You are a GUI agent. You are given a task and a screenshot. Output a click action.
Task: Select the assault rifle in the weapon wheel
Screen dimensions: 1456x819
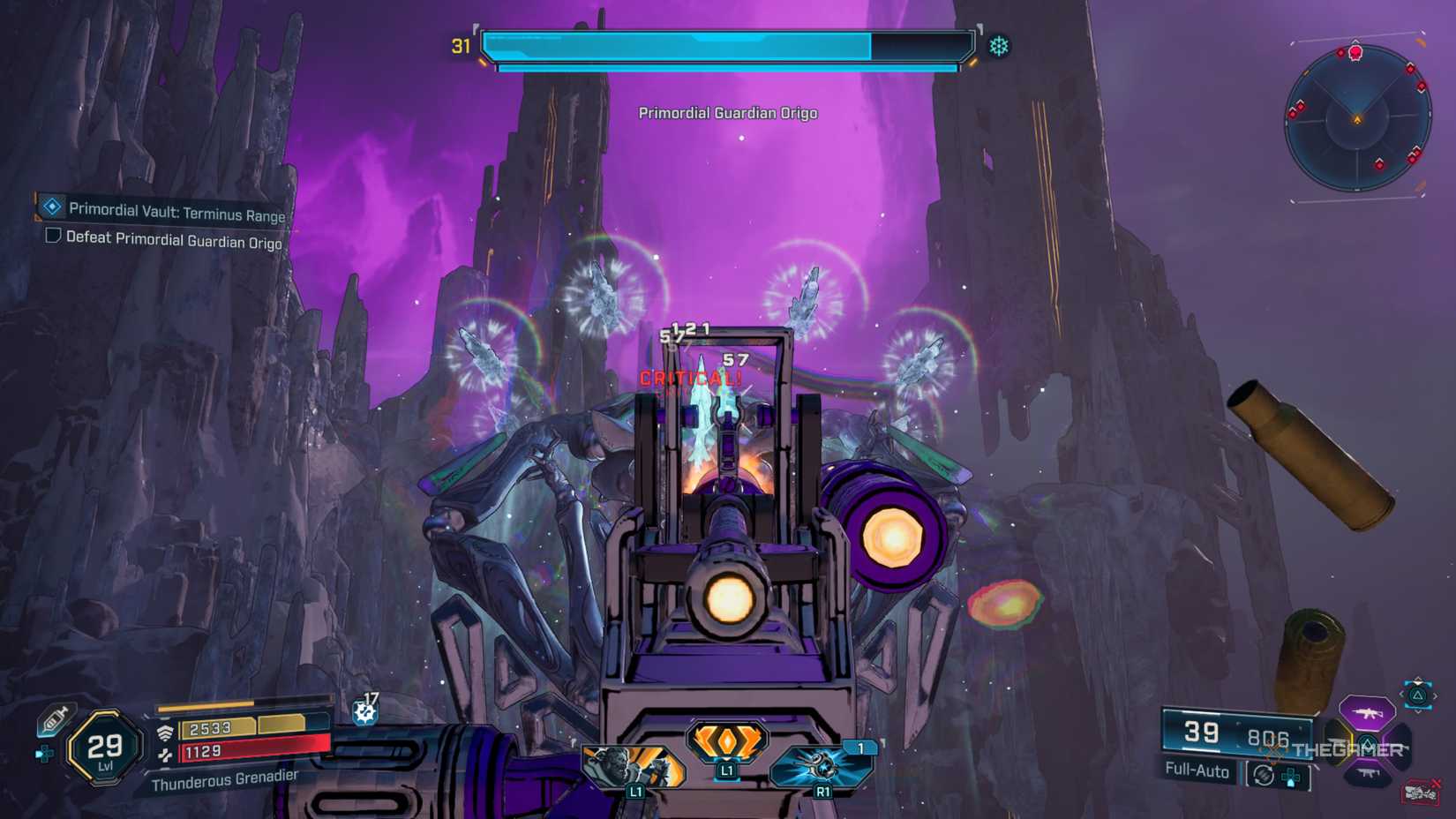[x=1368, y=713]
